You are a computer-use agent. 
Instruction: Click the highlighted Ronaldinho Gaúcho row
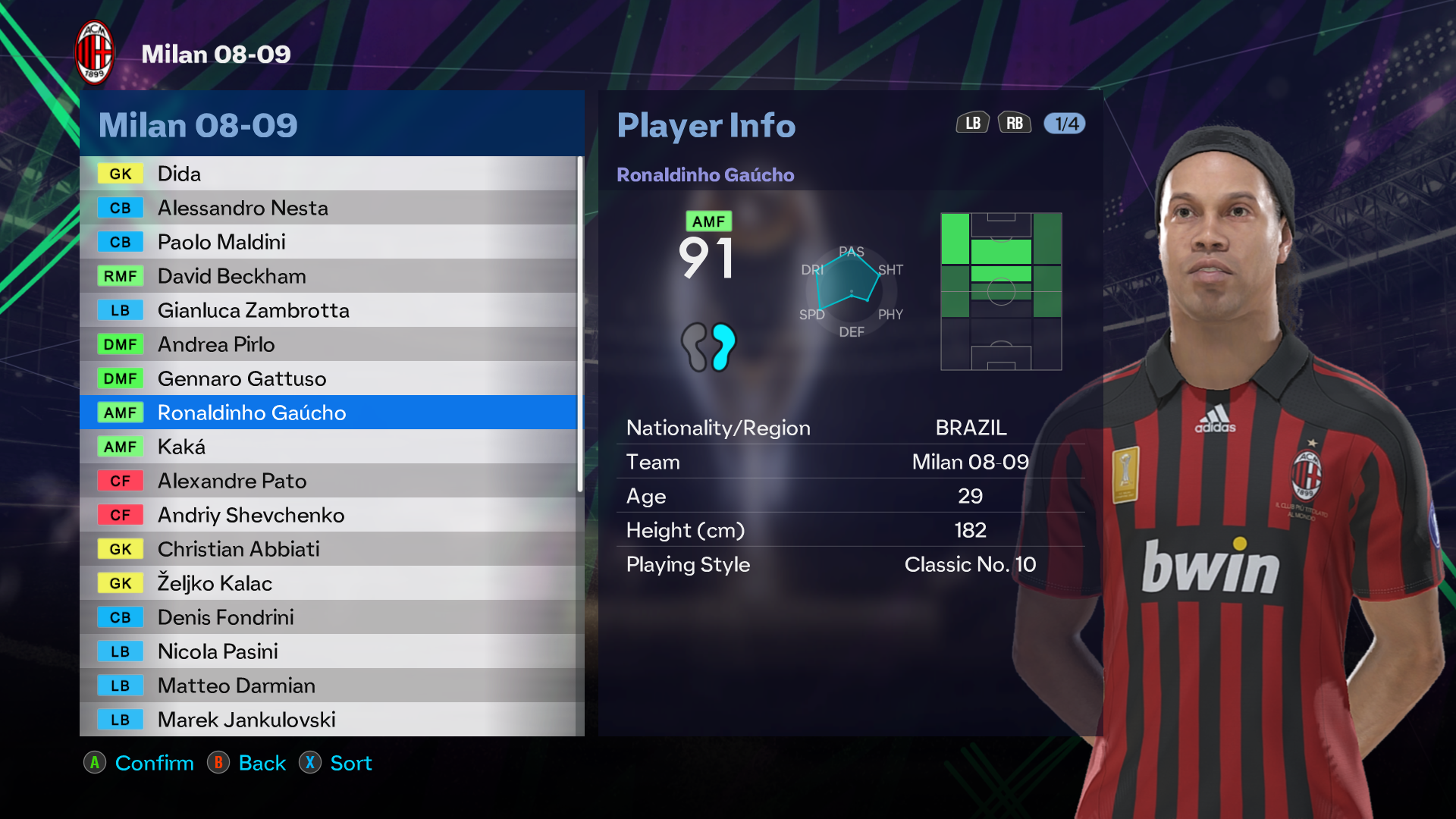328,413
